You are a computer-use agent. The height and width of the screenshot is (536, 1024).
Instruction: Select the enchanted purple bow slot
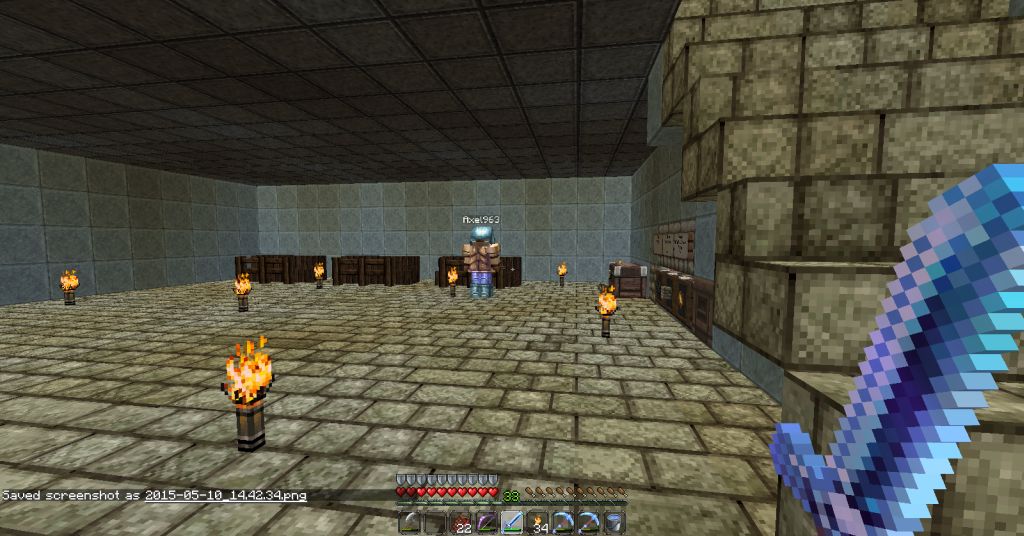[x=487, y=521]
